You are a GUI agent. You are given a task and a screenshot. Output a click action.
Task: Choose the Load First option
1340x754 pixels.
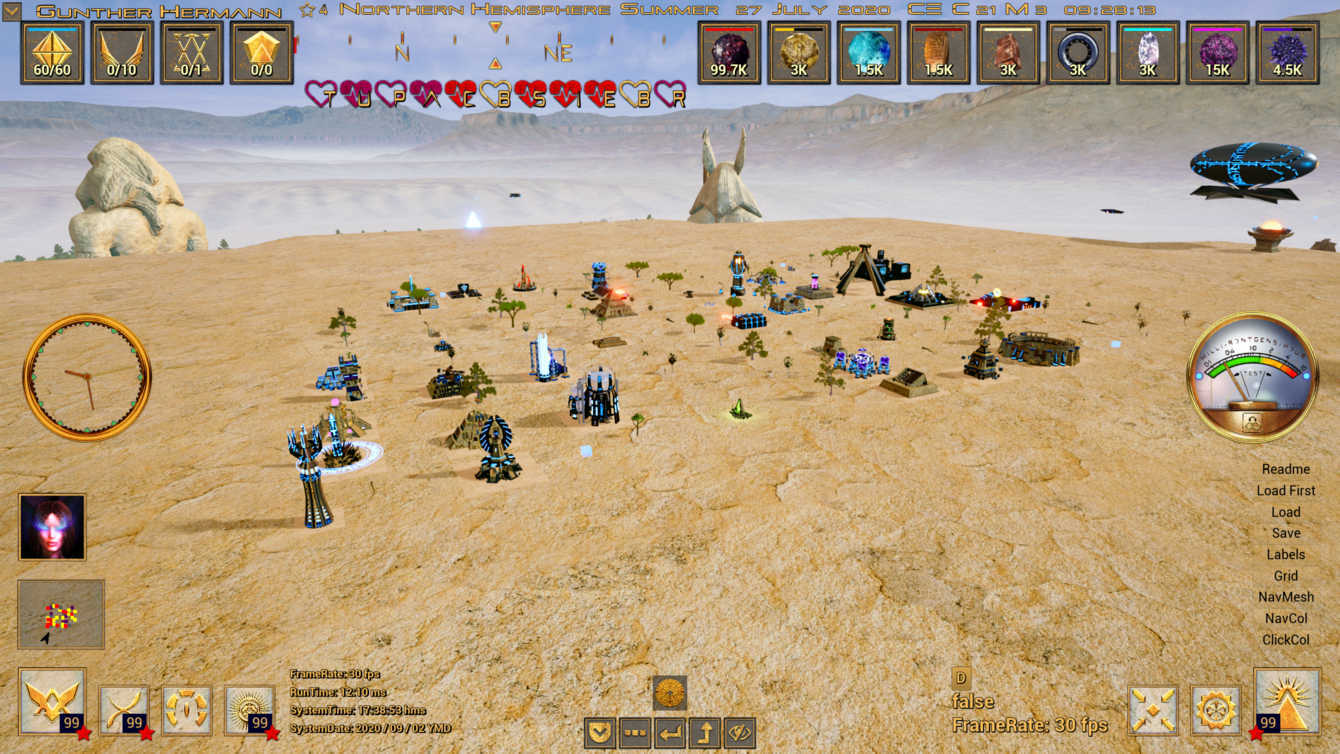(1285, 491)
